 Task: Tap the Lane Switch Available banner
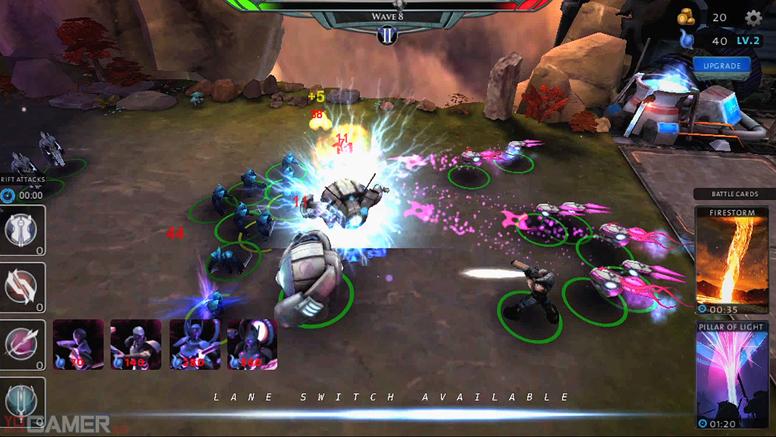[x=390, y=397]
